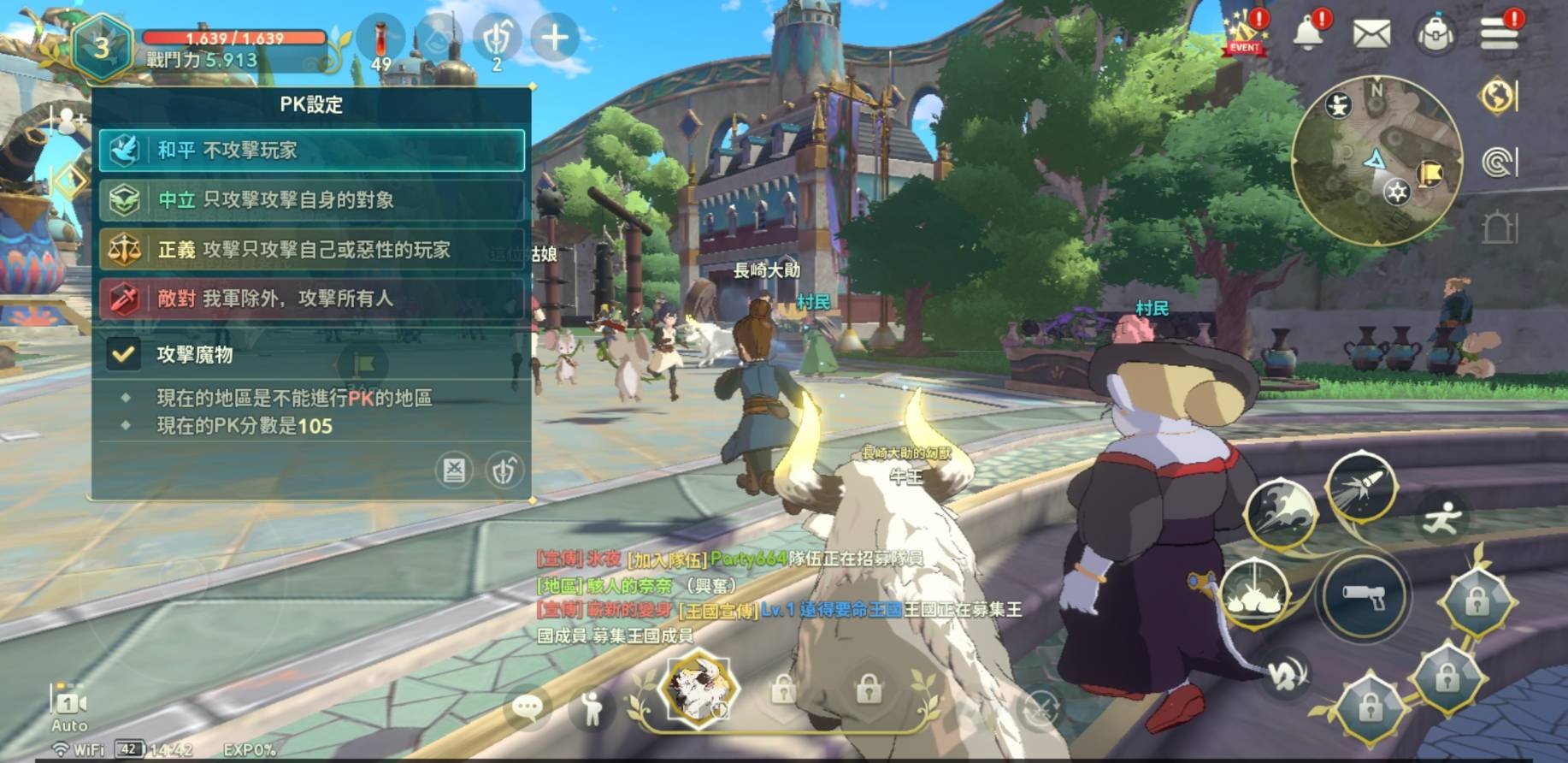
Task: Set PK mode to 敵對 hostile
Action: (x=311, y=299)
